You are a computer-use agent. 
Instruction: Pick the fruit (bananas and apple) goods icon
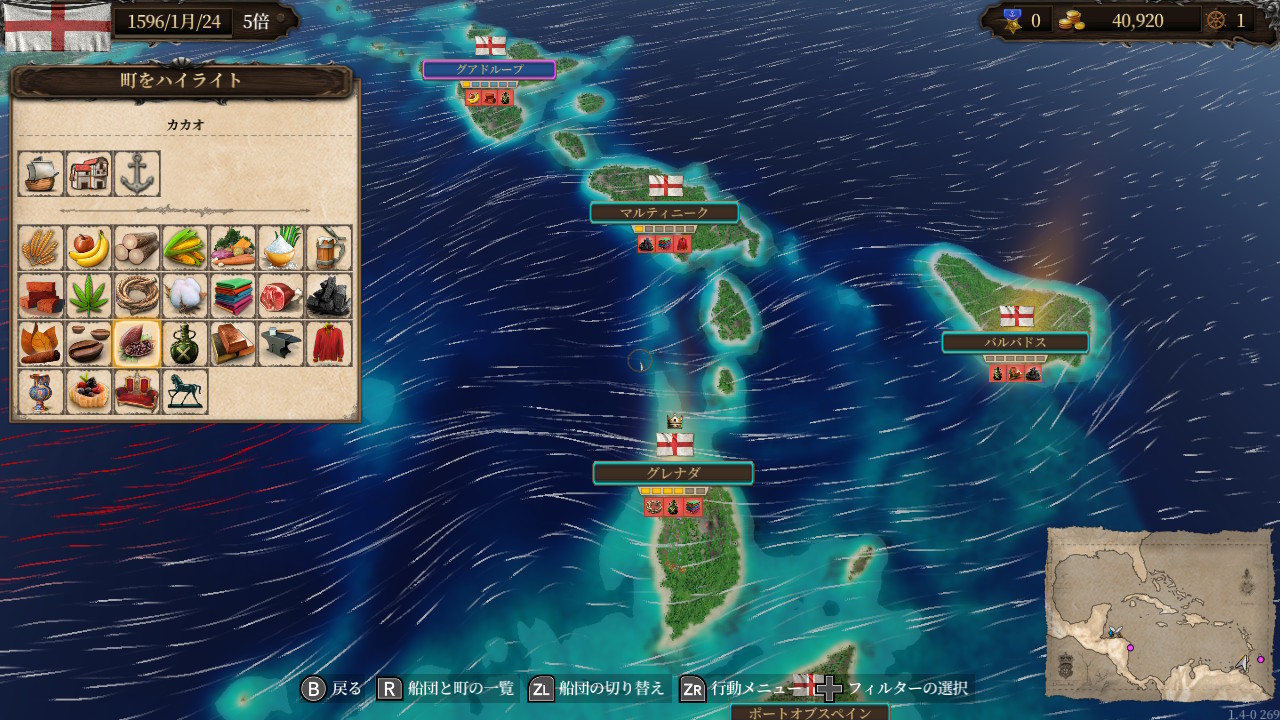[89, 247]
